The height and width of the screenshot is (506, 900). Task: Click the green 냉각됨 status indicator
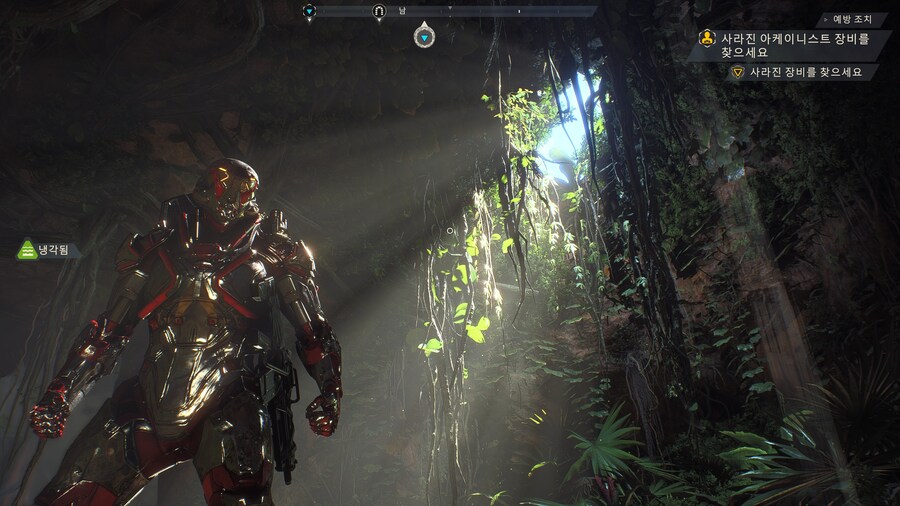[x=48, y=250]
